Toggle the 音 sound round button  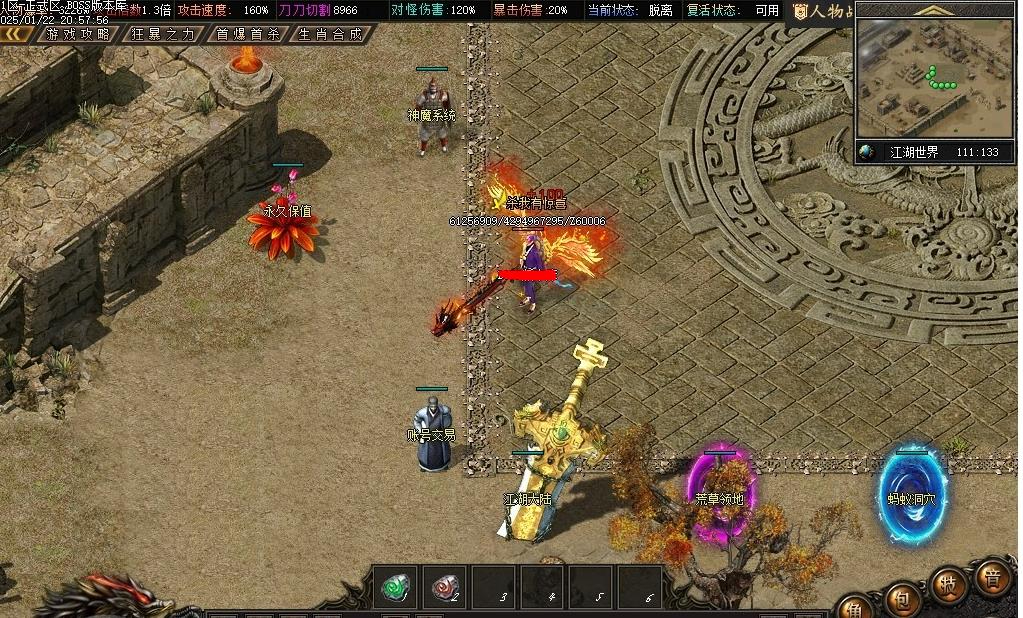pos(992,578)
